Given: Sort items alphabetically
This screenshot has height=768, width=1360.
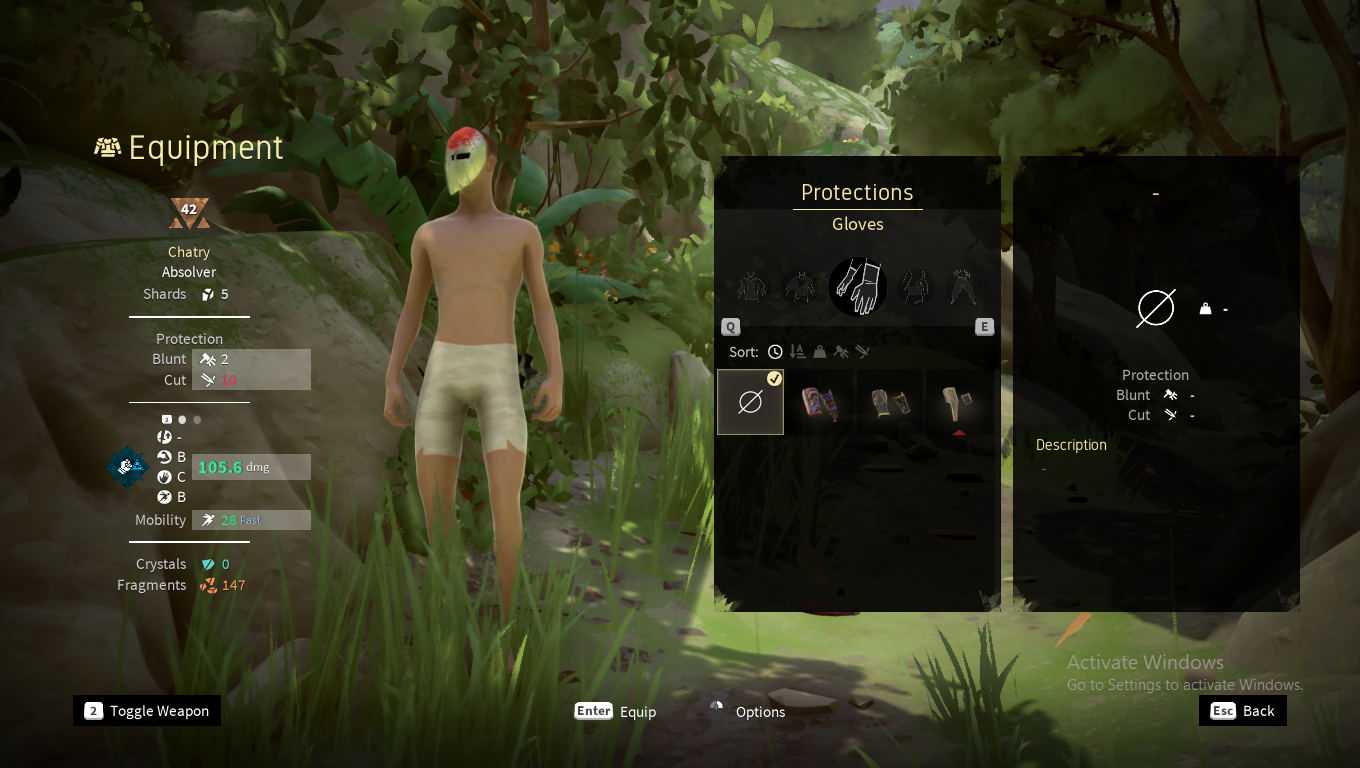Looking at the screenshot, I should pyautogui.click(x=797, y=352).
